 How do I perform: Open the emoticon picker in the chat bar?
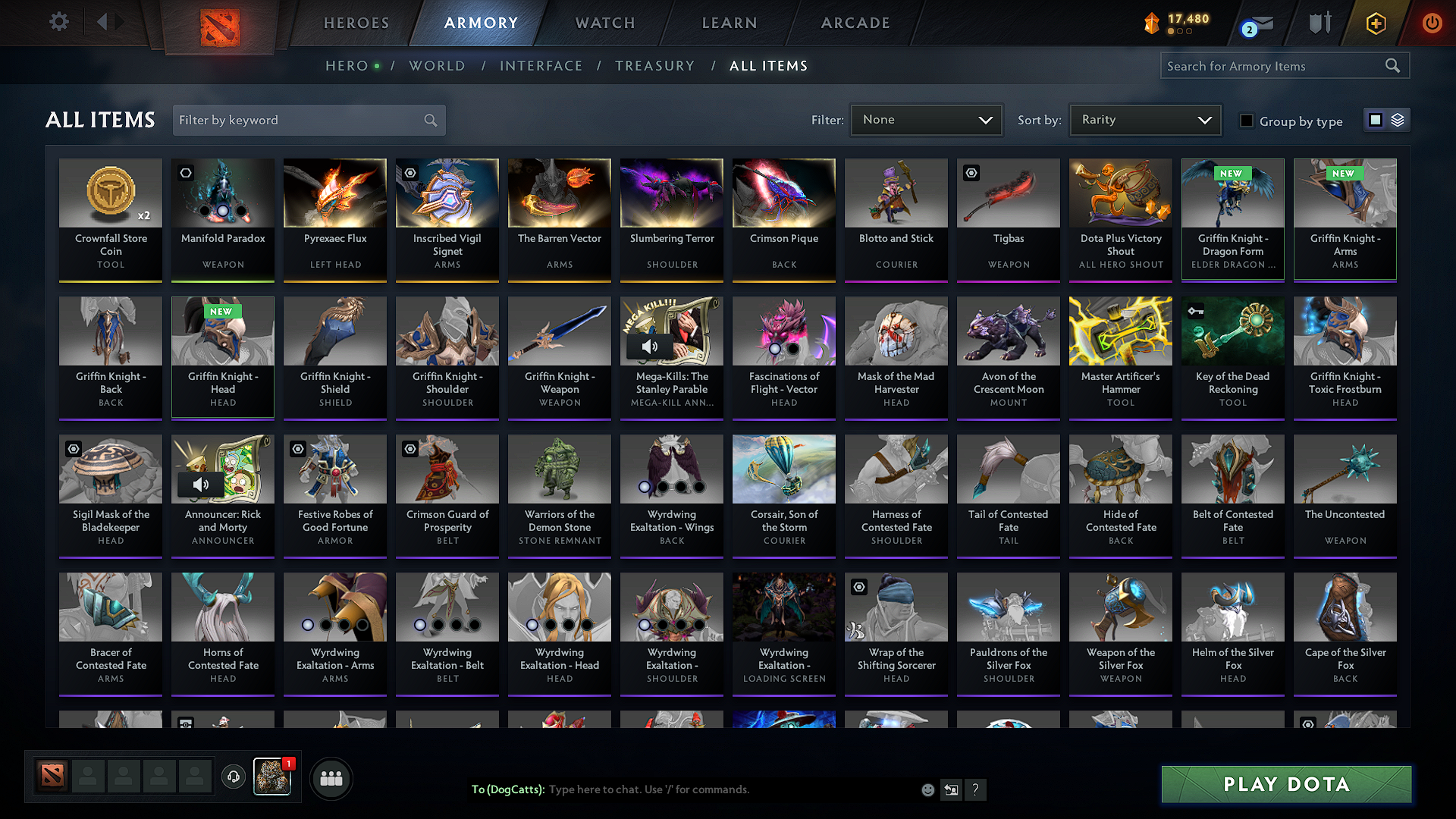tap(927, 789)
